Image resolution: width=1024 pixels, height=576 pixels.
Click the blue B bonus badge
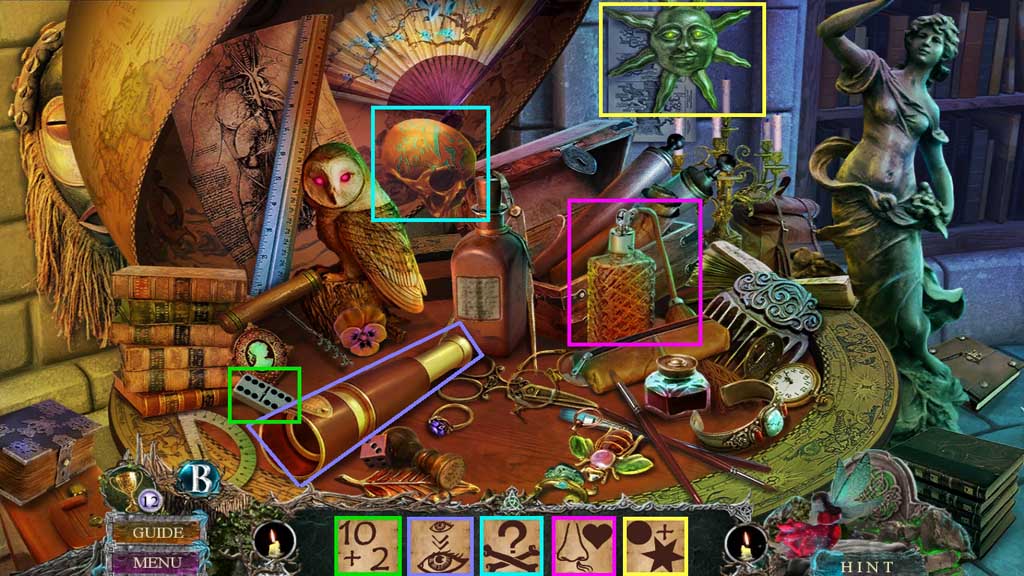[196, 479]
